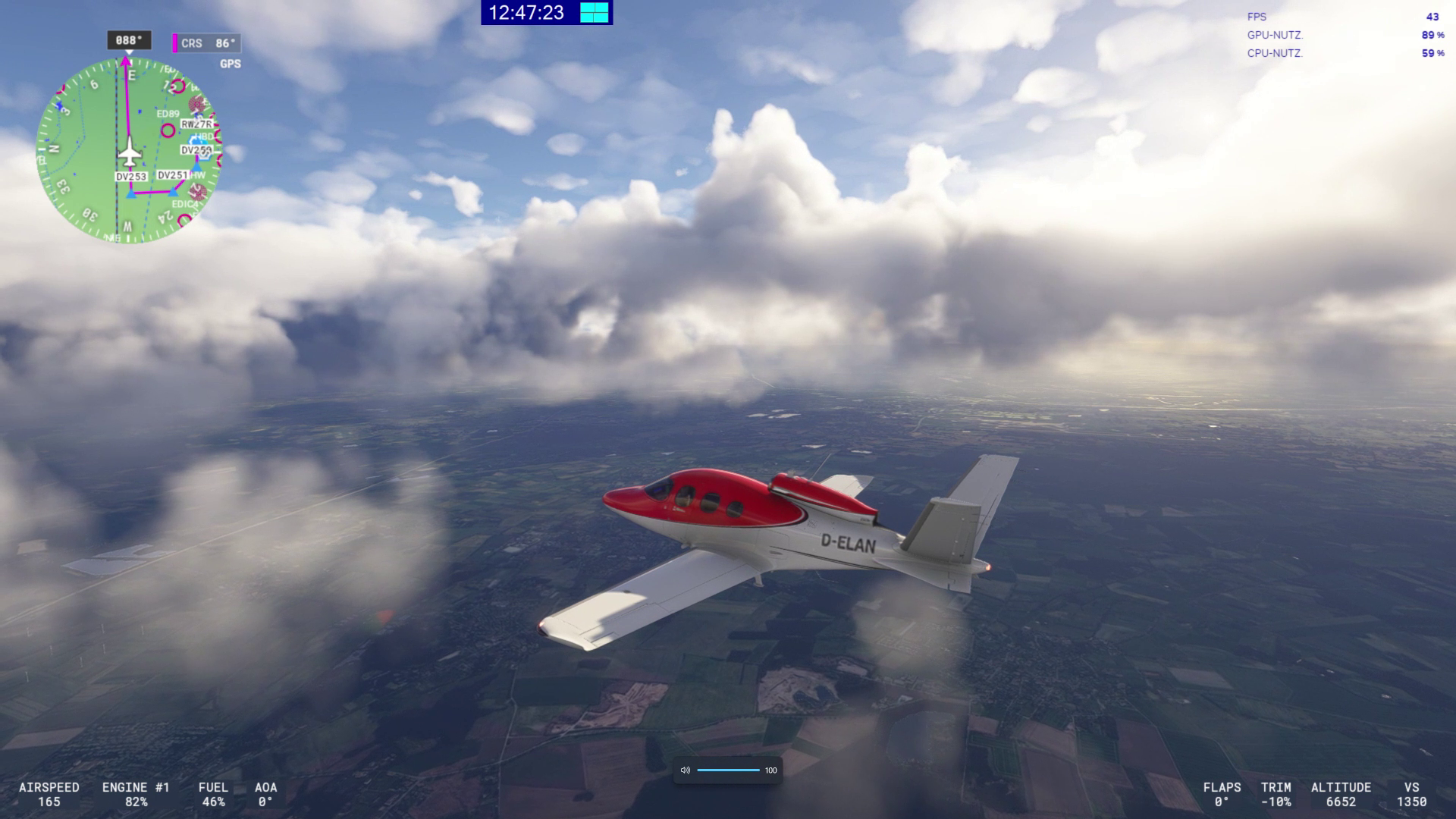1456x819 pixels.
Task: Click the cyan window icon beside the clock
Action: tap(595, 13)
